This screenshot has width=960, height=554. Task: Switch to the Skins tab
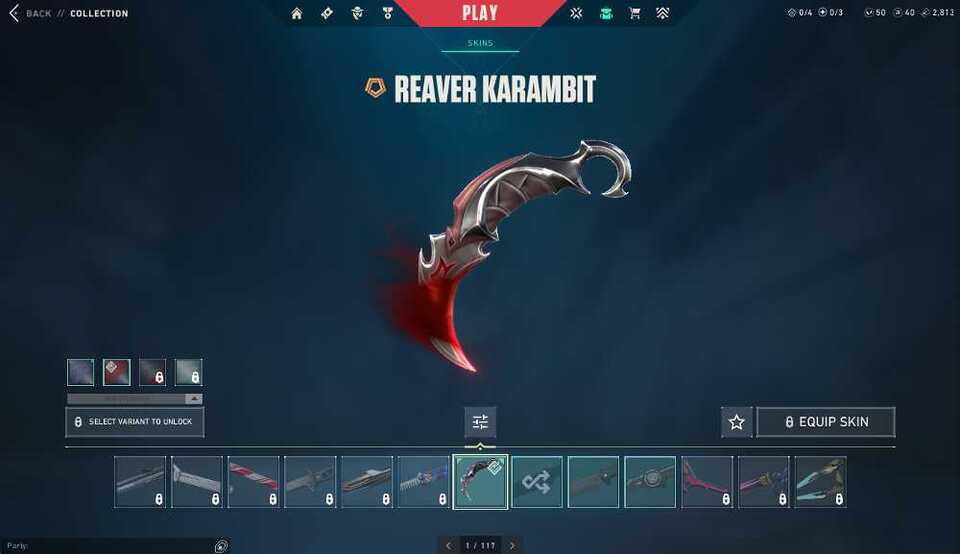480,43
